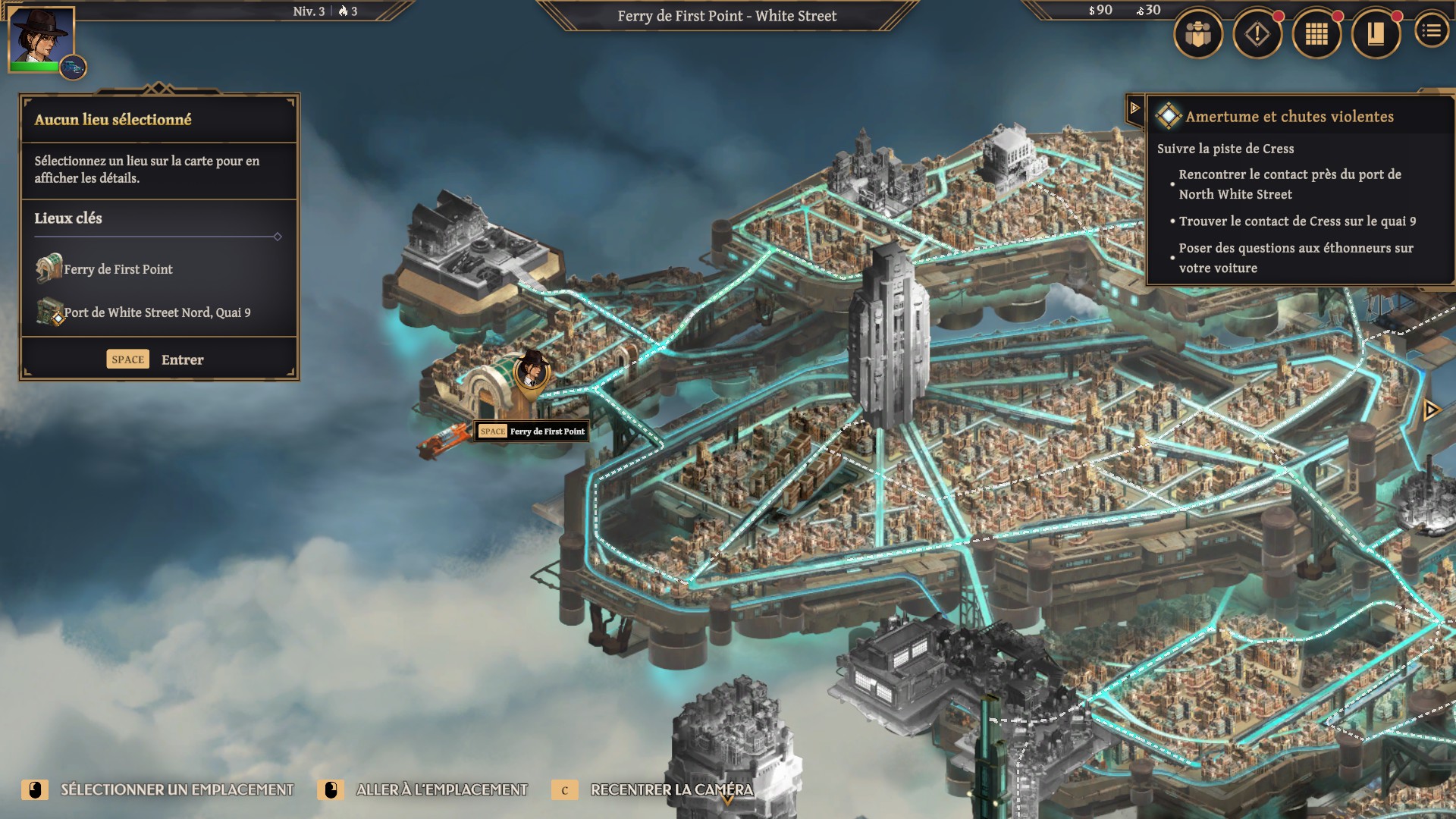The height and width of the screenshot is (819, 1456).
Task: Click the arrow at the right map edge
Action: (x=1431, y=410)
